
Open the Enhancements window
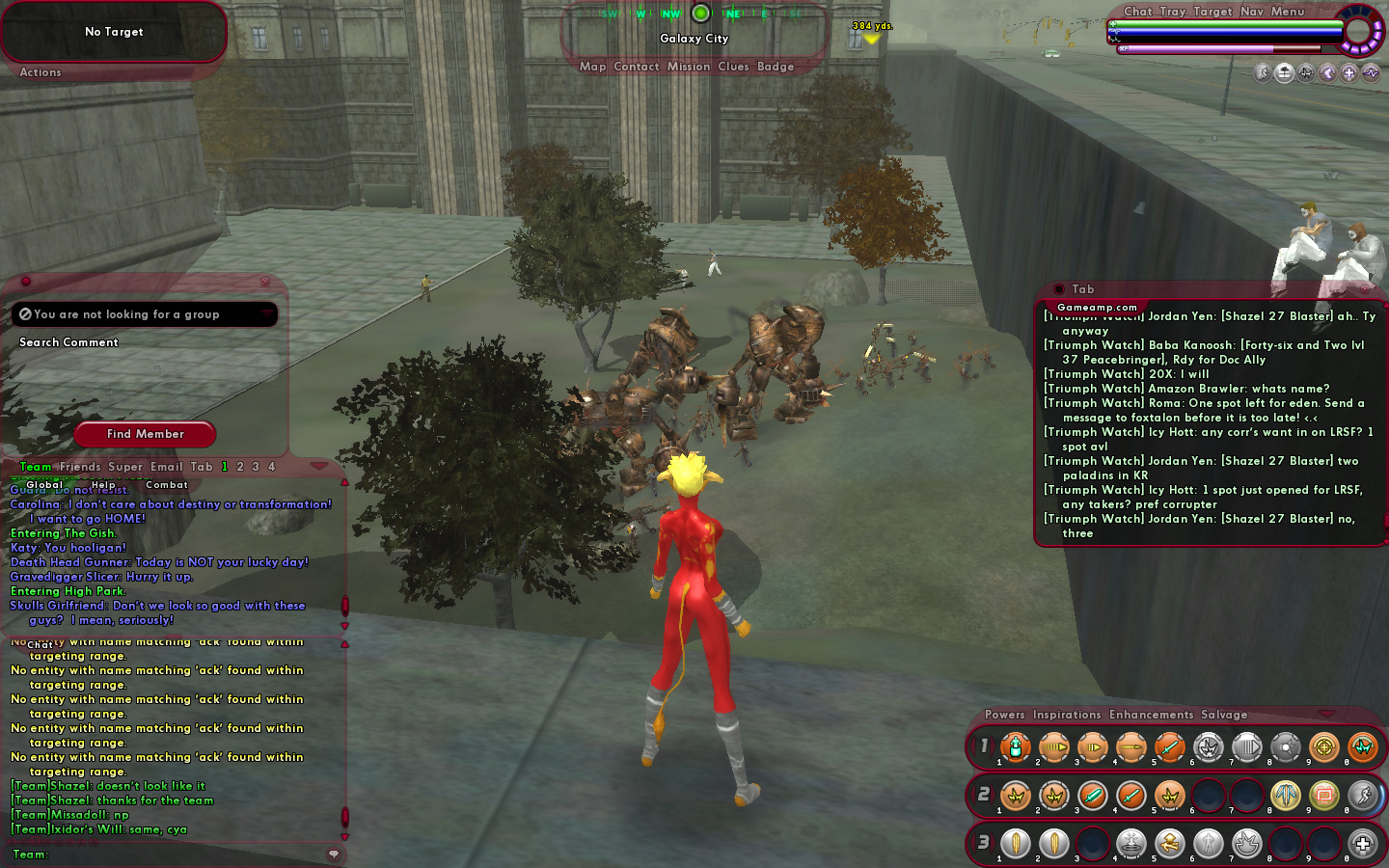pos(1151,715)
